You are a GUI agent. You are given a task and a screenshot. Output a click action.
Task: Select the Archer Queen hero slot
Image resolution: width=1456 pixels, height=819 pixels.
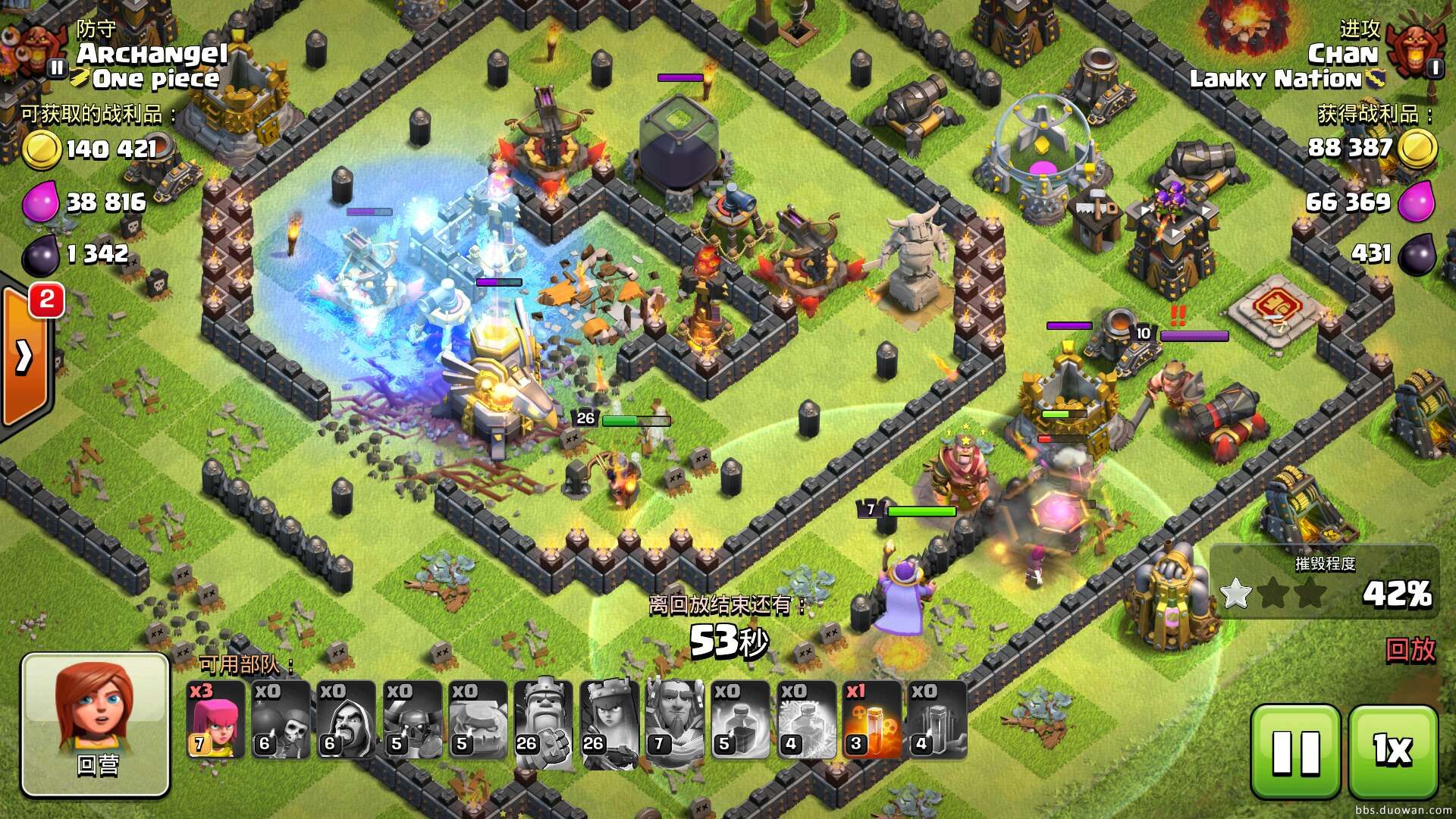pos(610,720)
